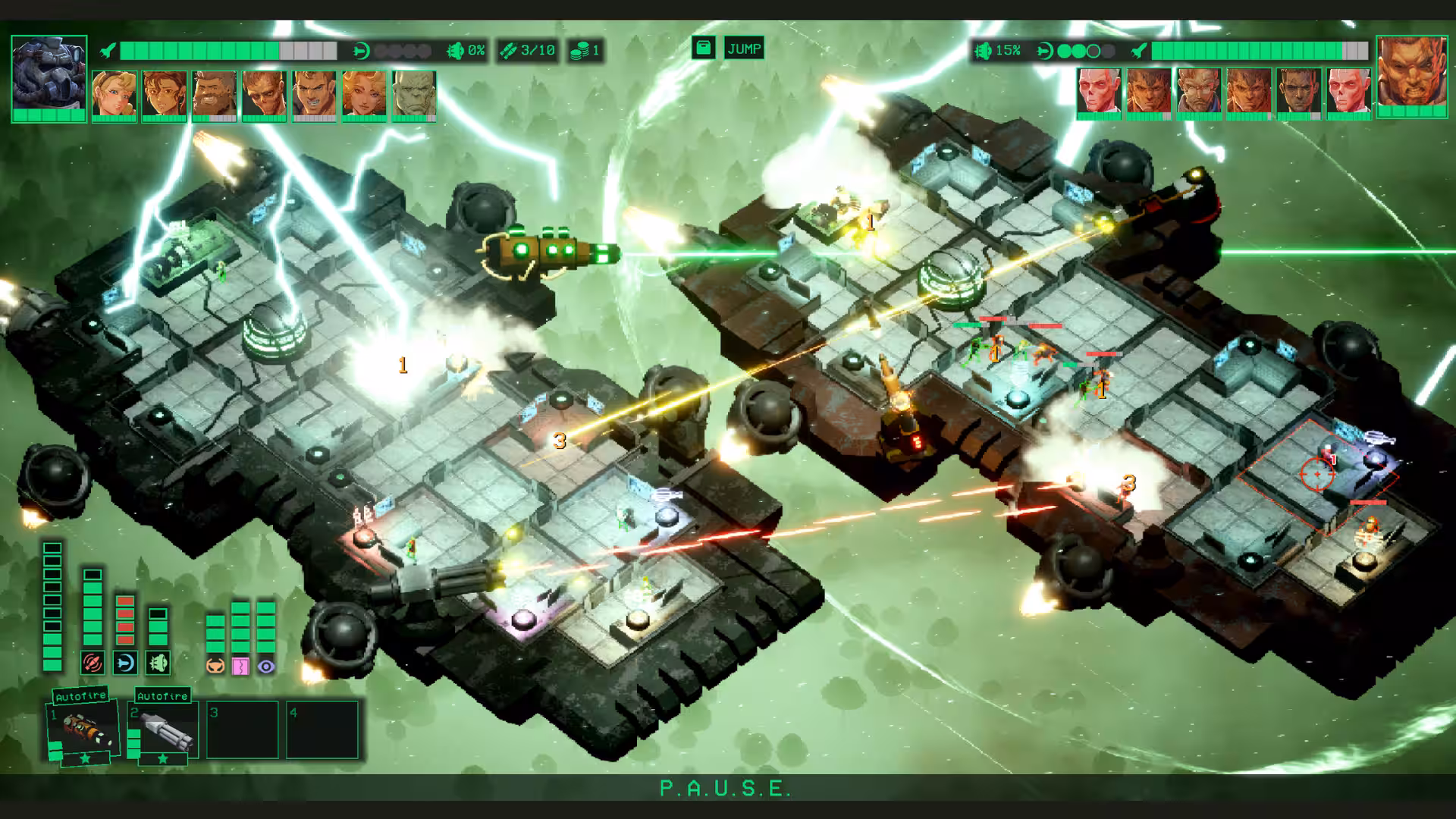Select the green shield system icon
This screenshot has width=1456, height=819.
158,664
